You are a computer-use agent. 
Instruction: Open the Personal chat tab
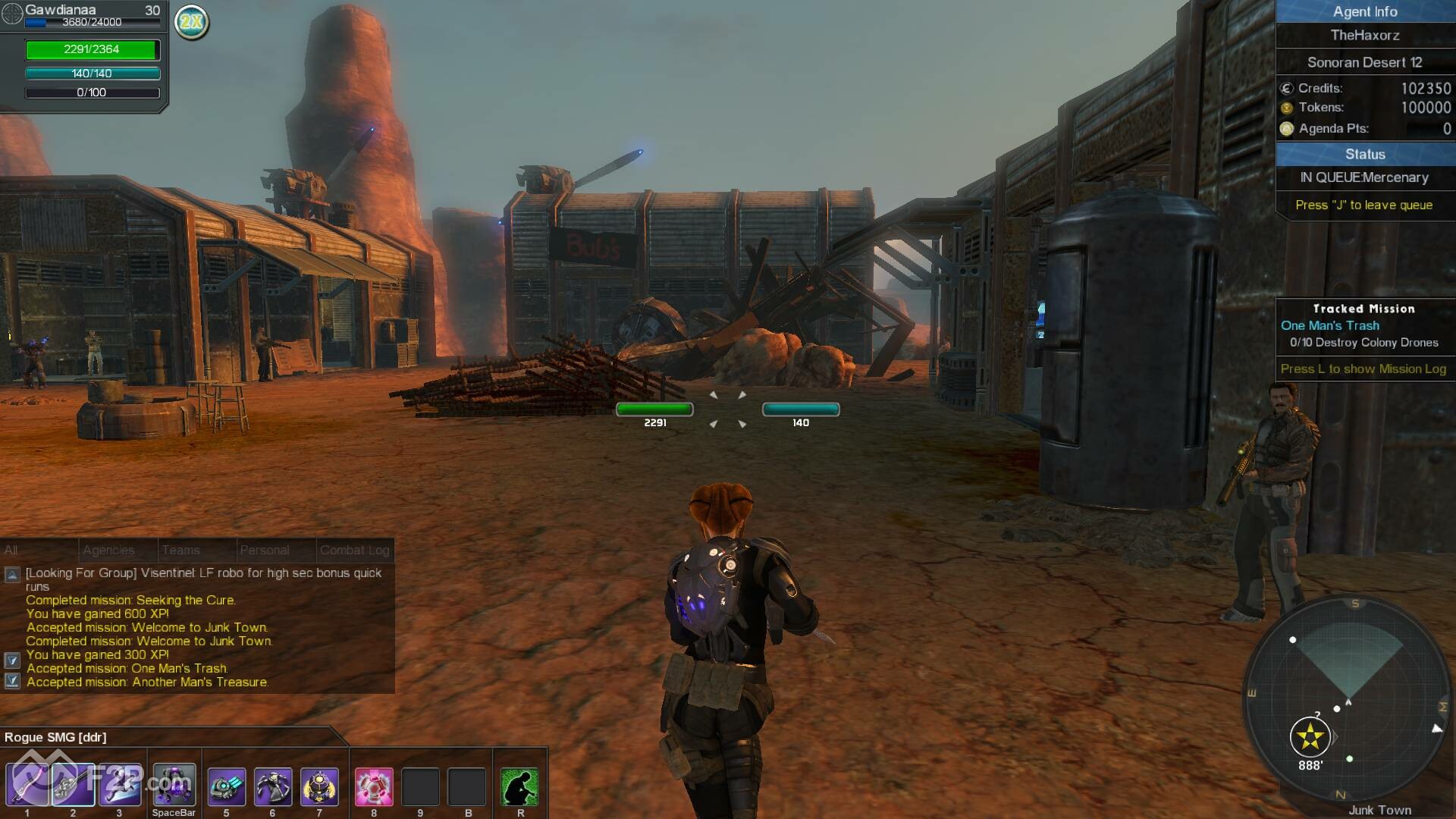[264, 550]
